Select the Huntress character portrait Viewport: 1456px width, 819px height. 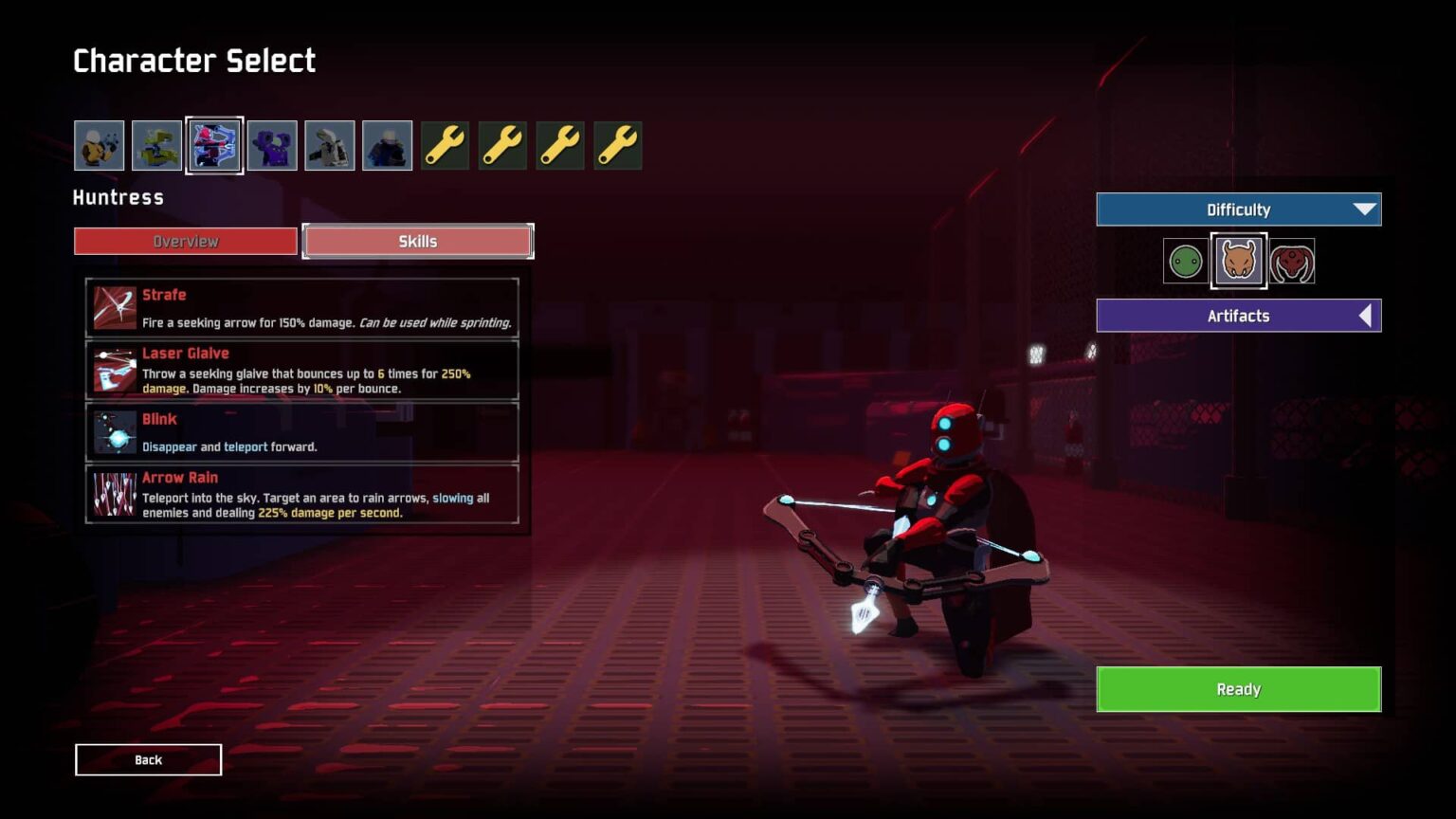point(214,146)
